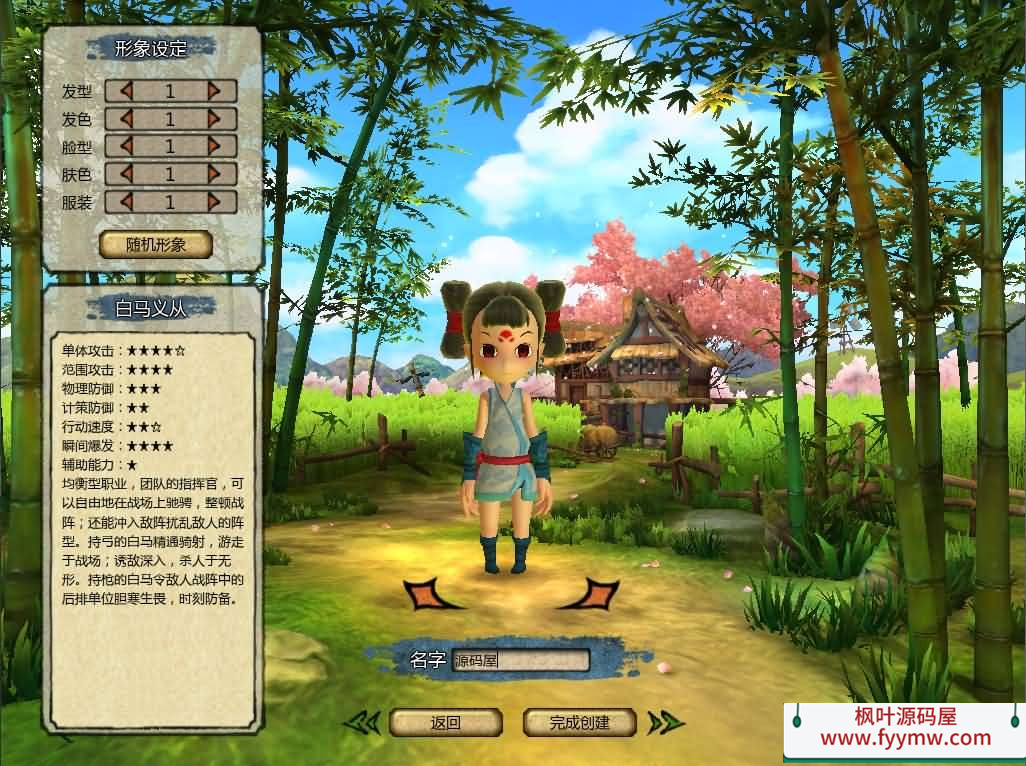Finish creation with the 完成创建 button
The image size is (1026, 766).
point(580,722)
